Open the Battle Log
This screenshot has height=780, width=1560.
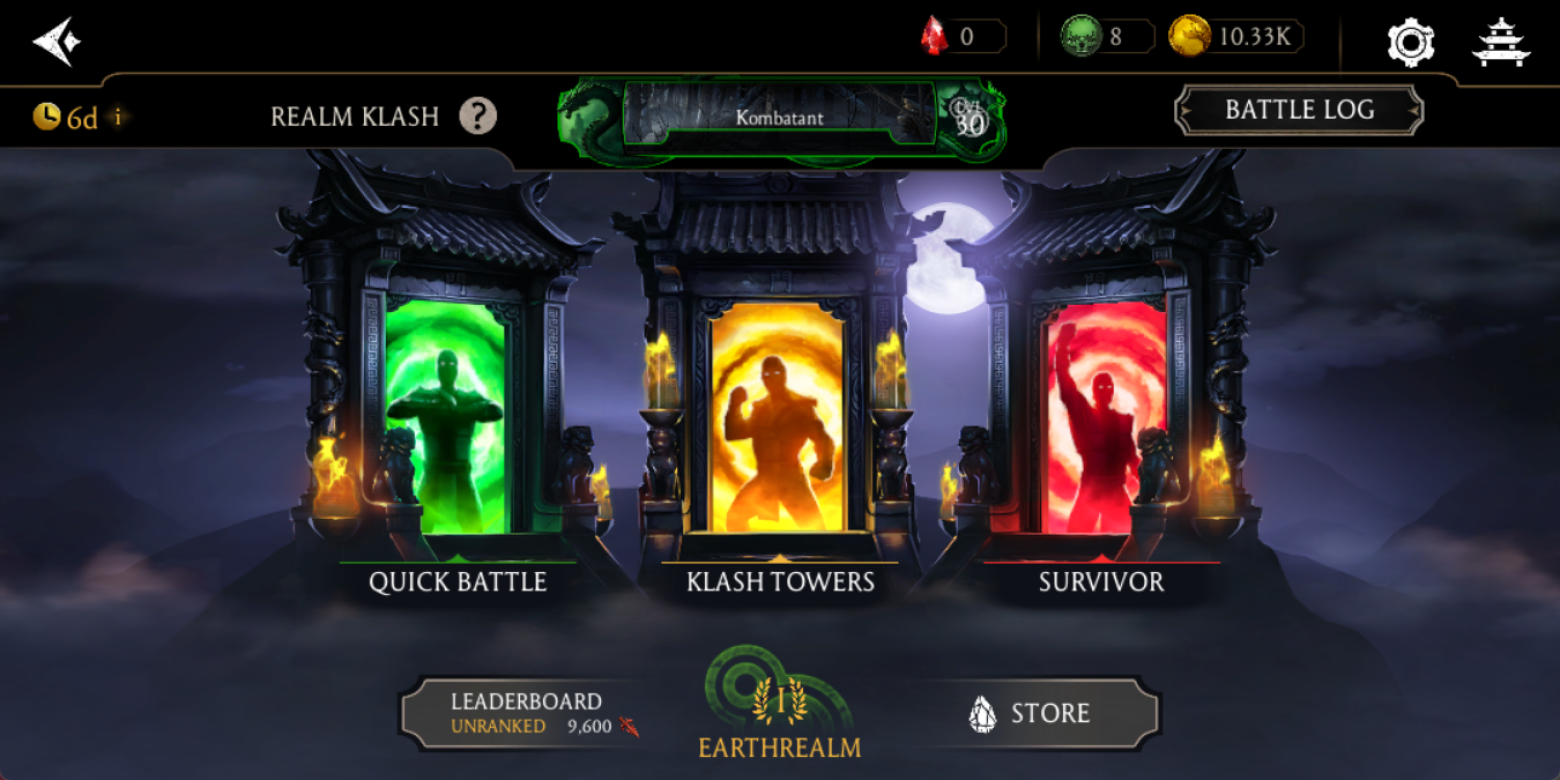[1299, 110]
